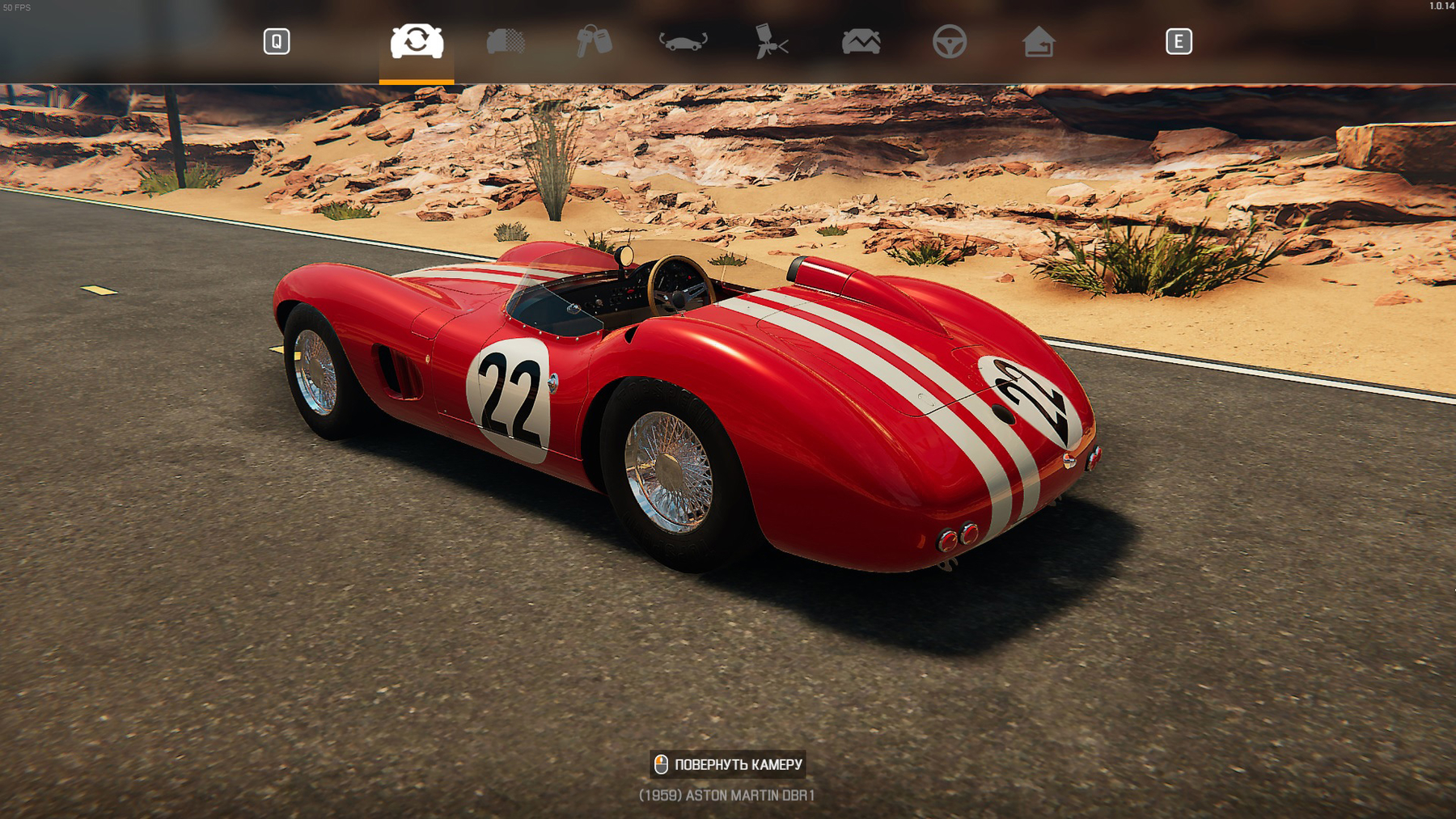The image size is (1456, 819).
Task: Go to the house return tab
Action: click(1039, 41)
